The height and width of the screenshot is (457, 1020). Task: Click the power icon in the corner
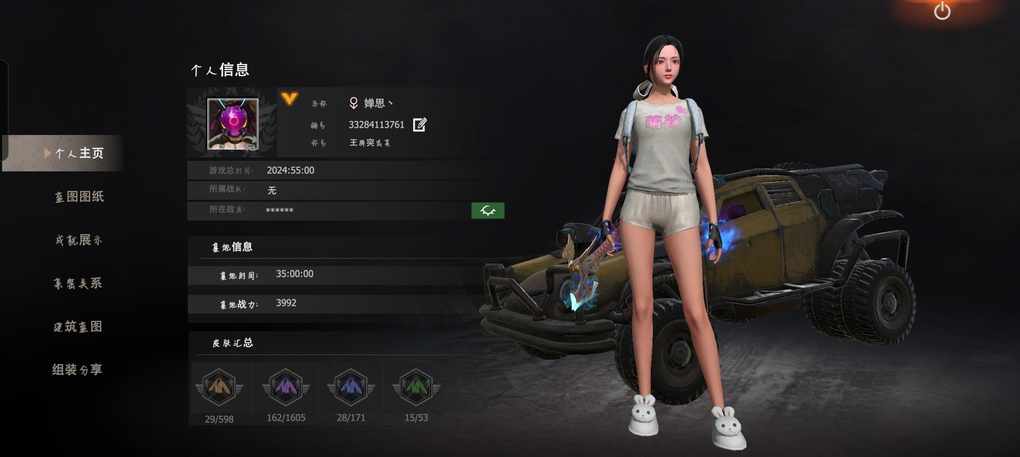(942, 11)
